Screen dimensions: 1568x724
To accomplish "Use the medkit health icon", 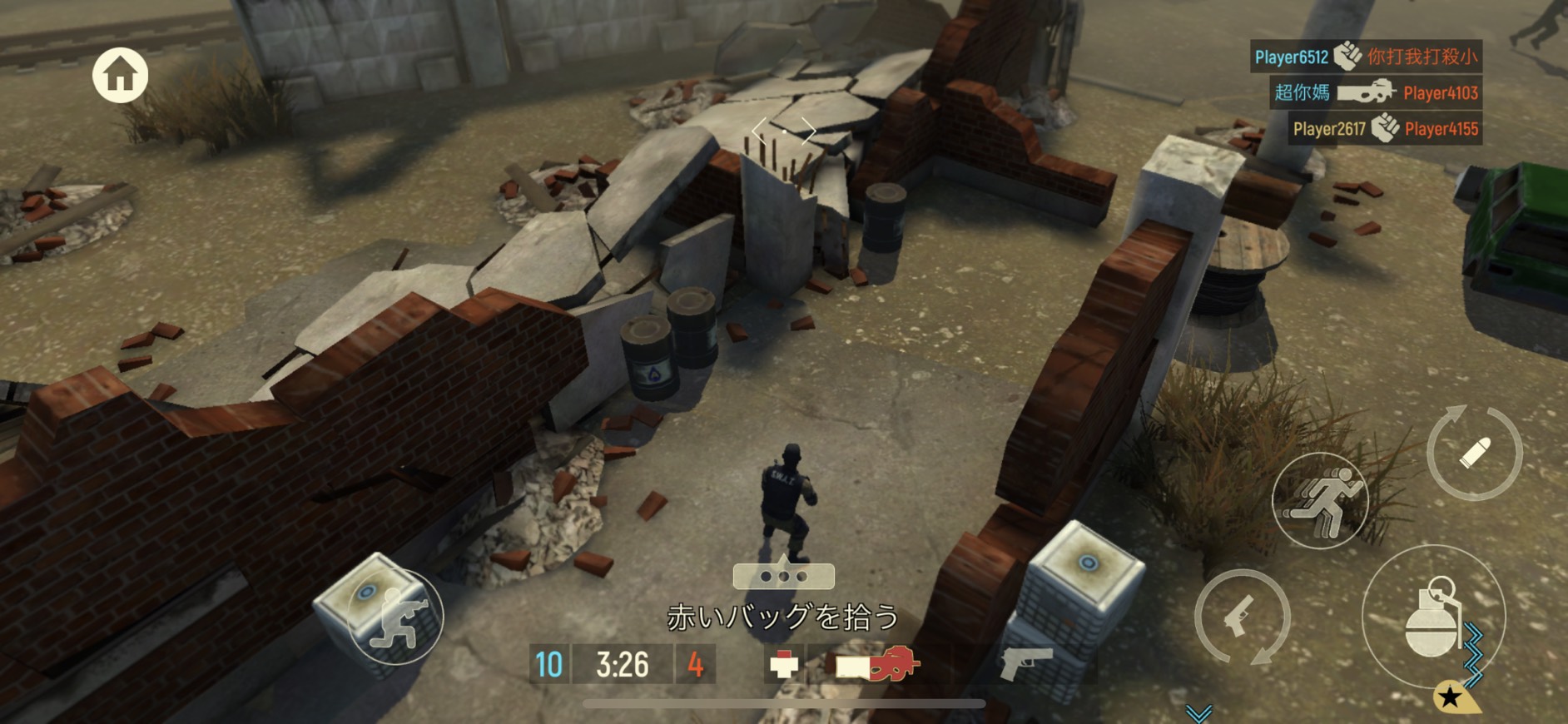I will coord(783,665).
